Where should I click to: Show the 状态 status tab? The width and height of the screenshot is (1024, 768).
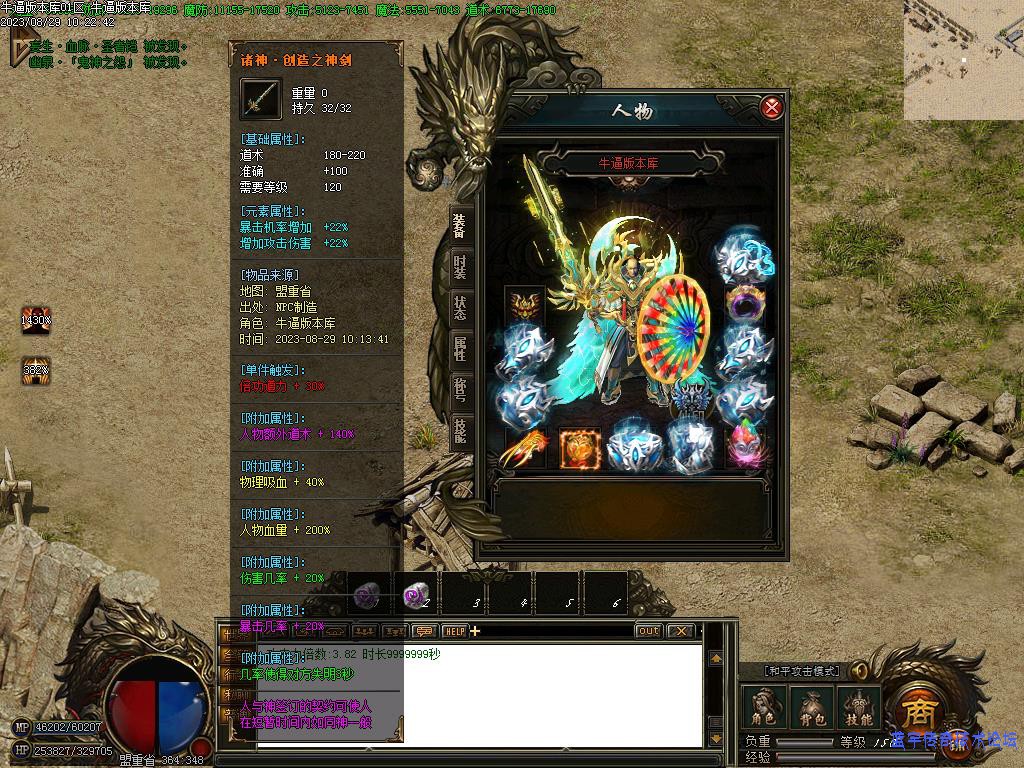tap(459, 308)
